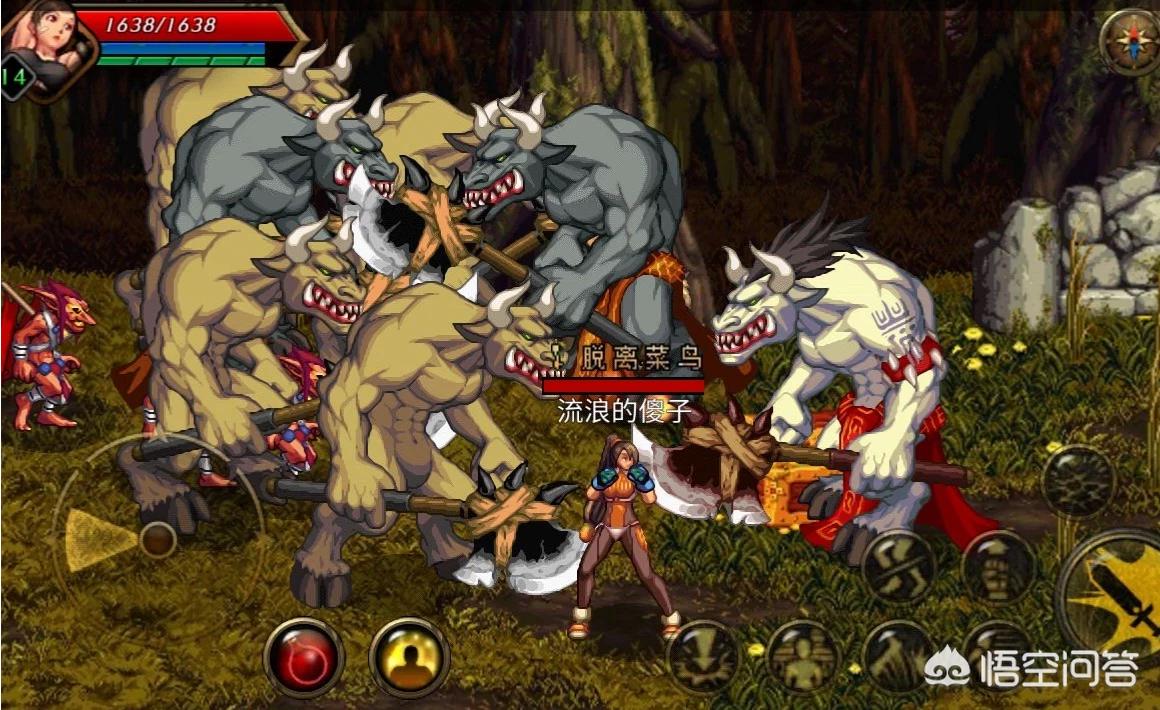The height and width of the screenshot is (710, 1160).
Task: Use the red potion button
Action: pyautogui.click(x=304, y=658)
